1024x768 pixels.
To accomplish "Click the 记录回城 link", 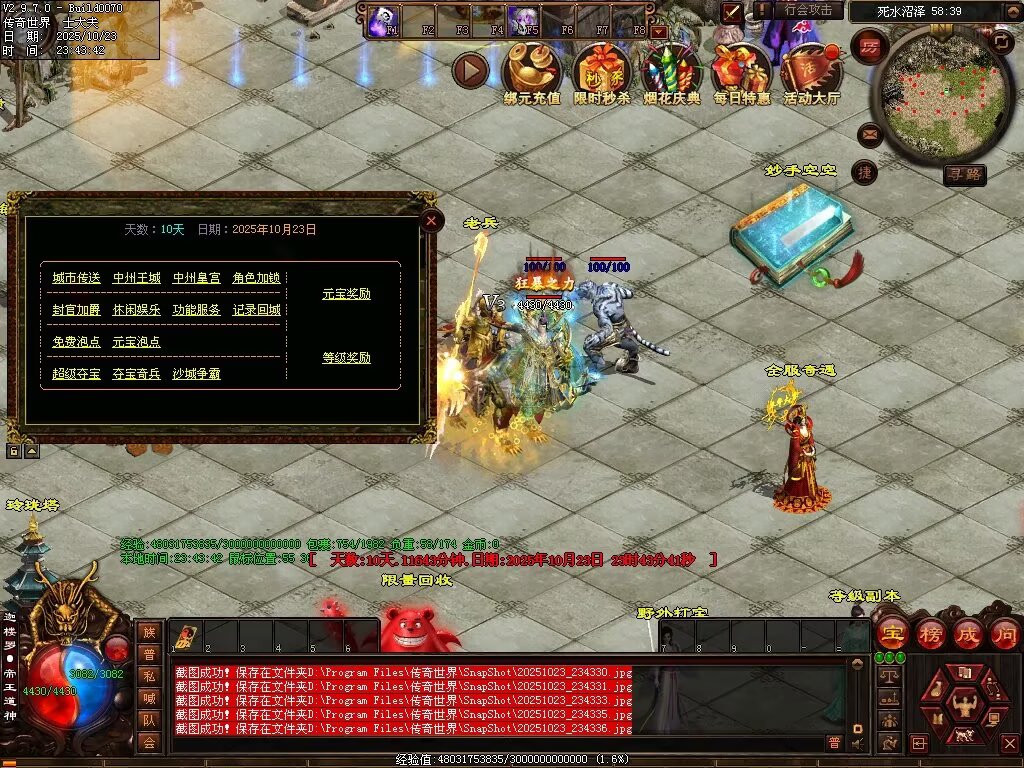I will tap(256, 310).
